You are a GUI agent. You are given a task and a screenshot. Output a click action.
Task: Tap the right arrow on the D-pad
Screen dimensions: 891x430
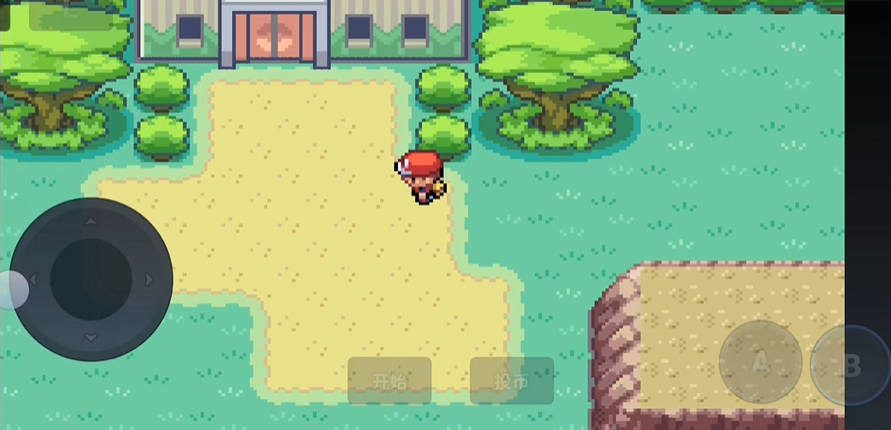pos(149,280)
